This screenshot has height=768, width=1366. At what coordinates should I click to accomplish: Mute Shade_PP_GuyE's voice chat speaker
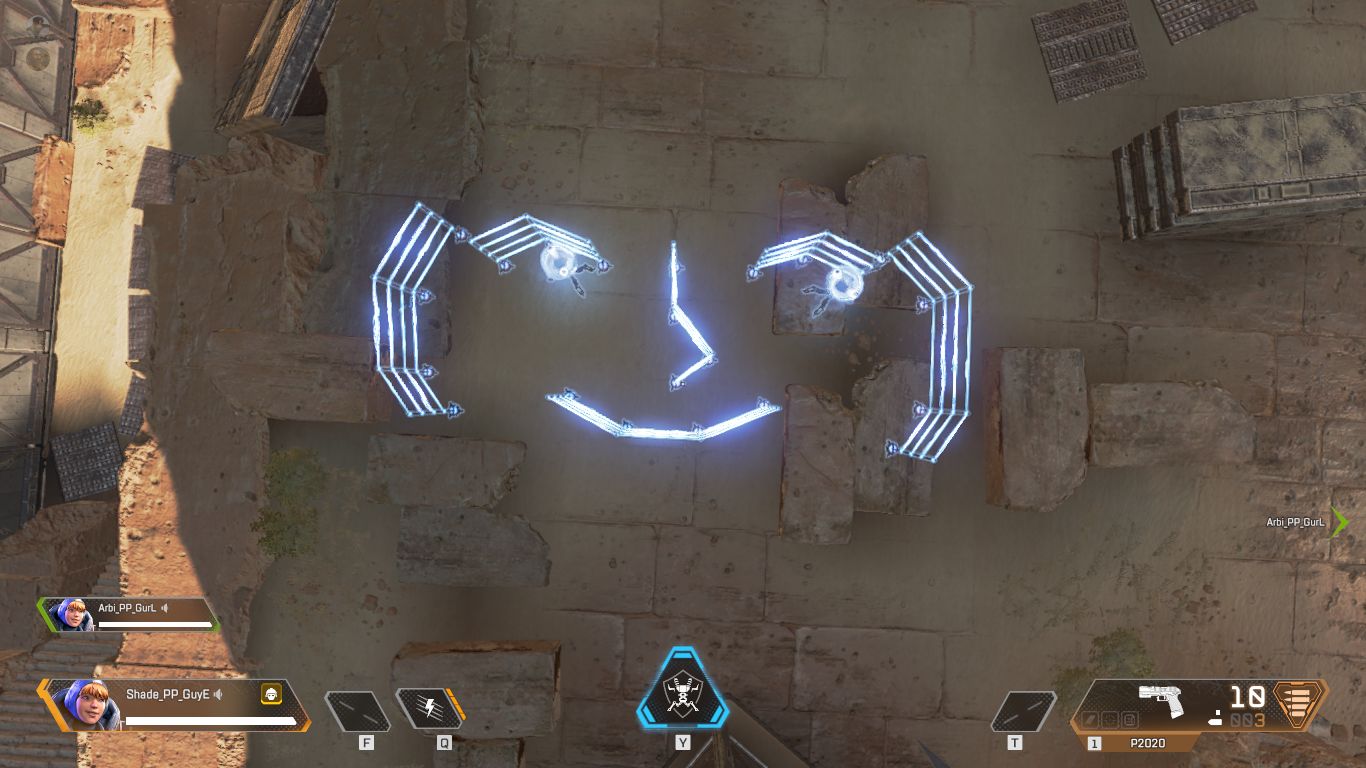point(218,695)
